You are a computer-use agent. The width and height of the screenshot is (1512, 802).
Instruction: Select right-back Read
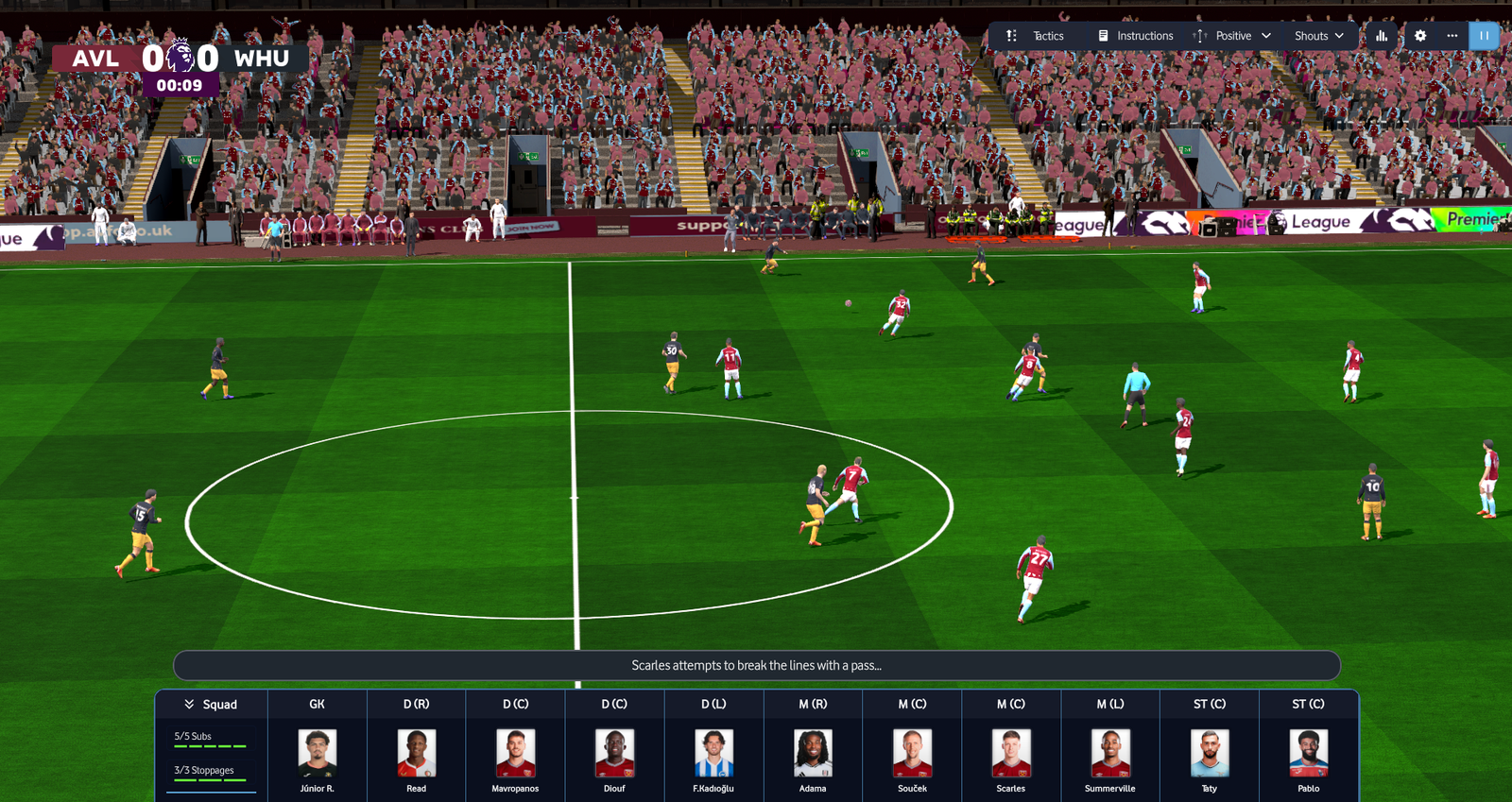tap(416, 754)
